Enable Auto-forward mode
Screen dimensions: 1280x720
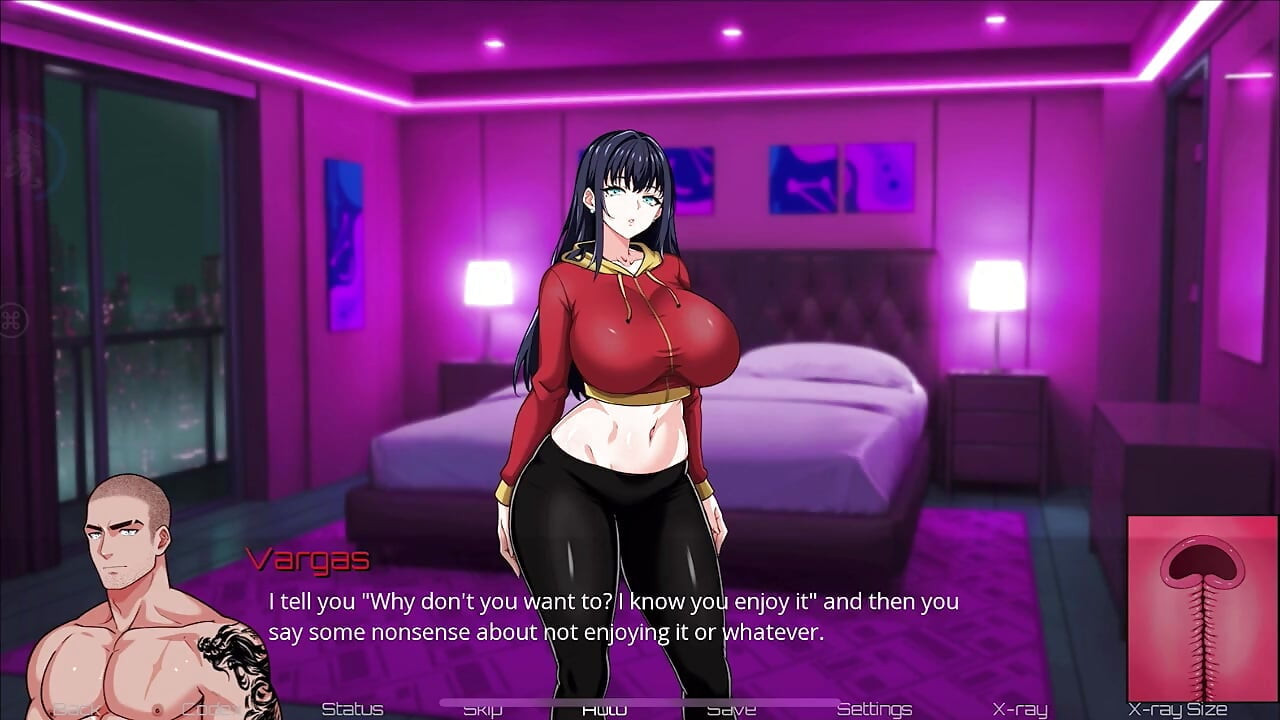(x=604, y=708)
